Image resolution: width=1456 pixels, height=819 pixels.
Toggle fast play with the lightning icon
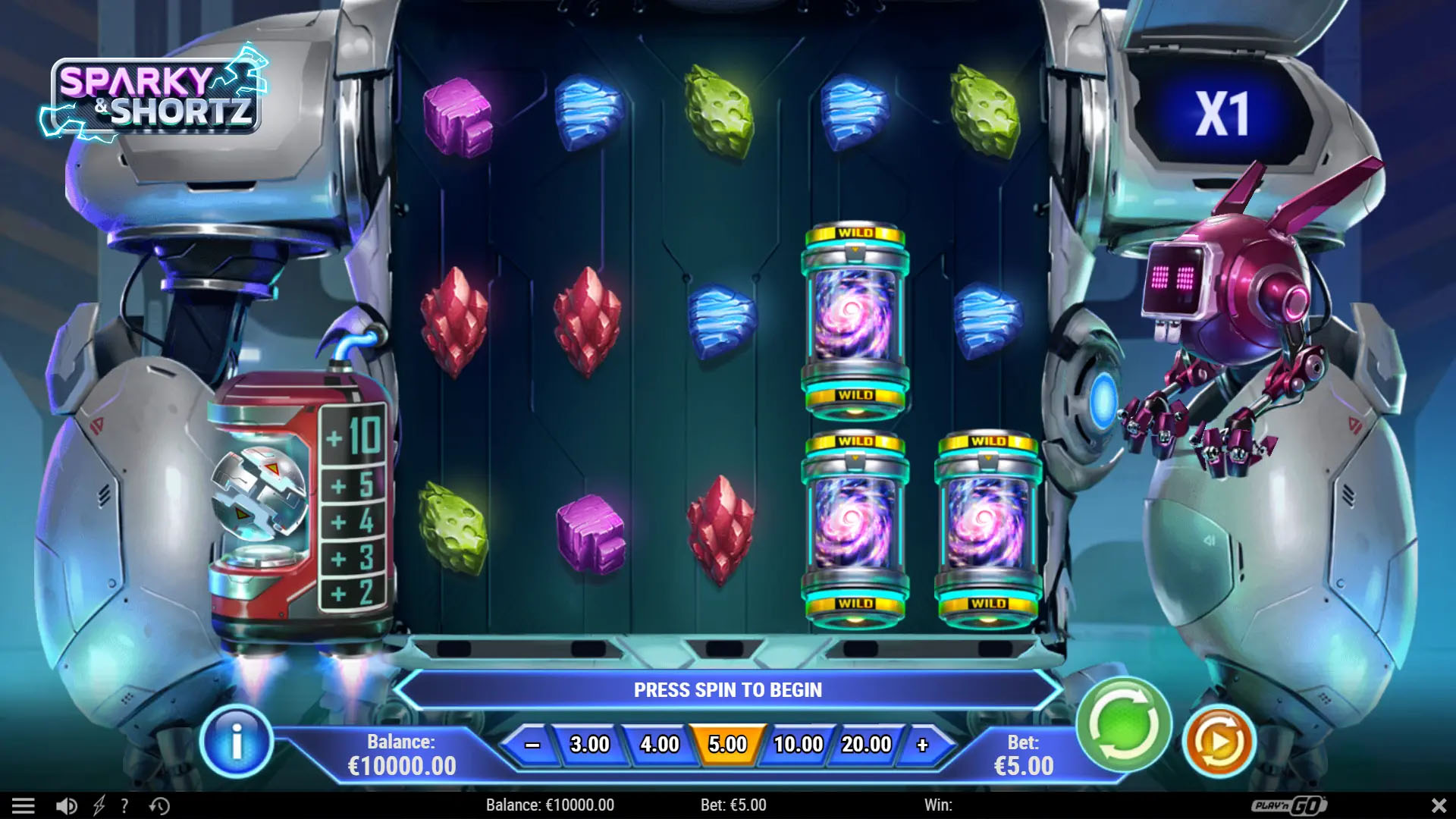pos(99,805)
